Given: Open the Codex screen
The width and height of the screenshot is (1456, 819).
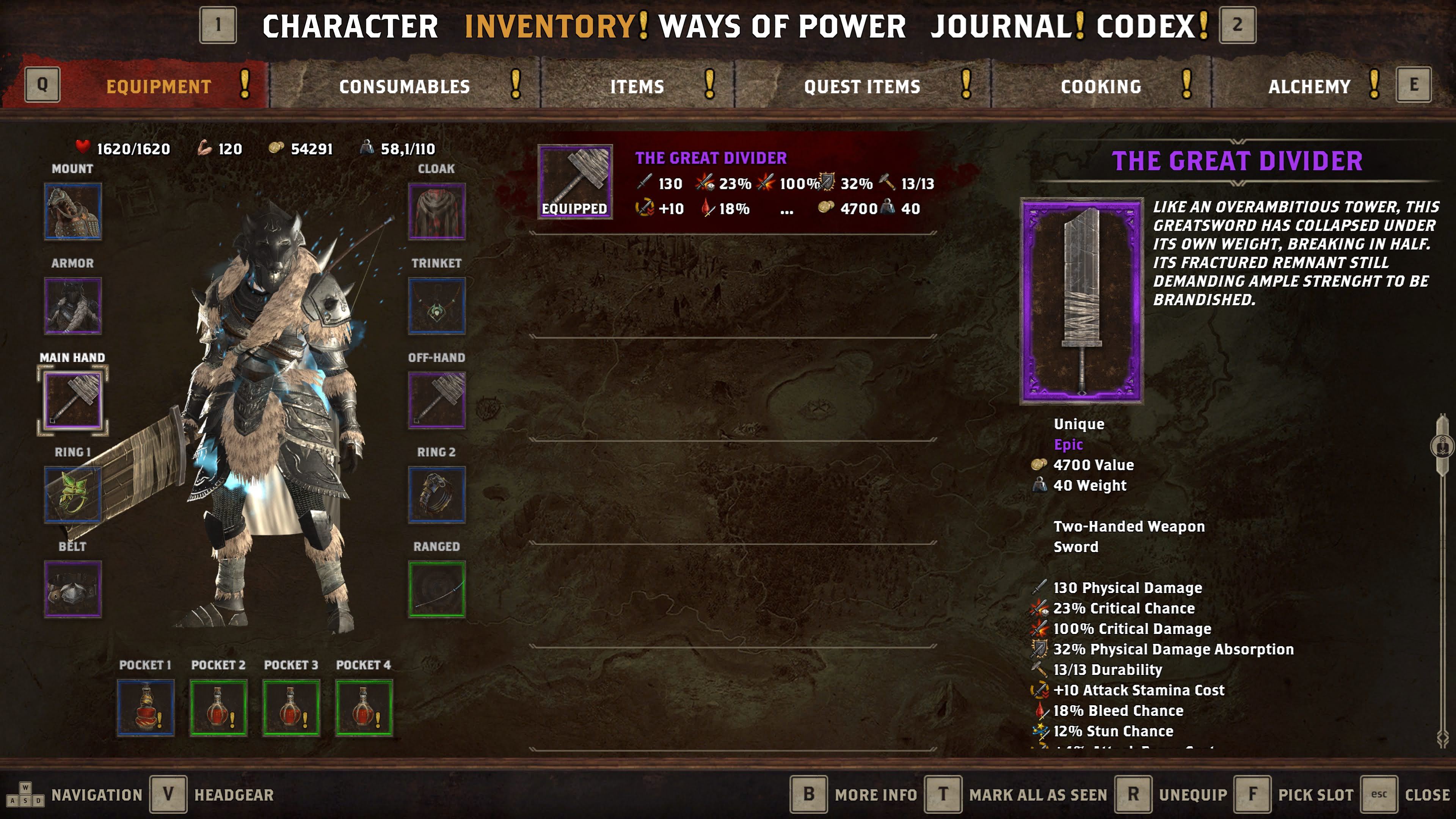Looking at the screenshot, I should point(1145,27).
